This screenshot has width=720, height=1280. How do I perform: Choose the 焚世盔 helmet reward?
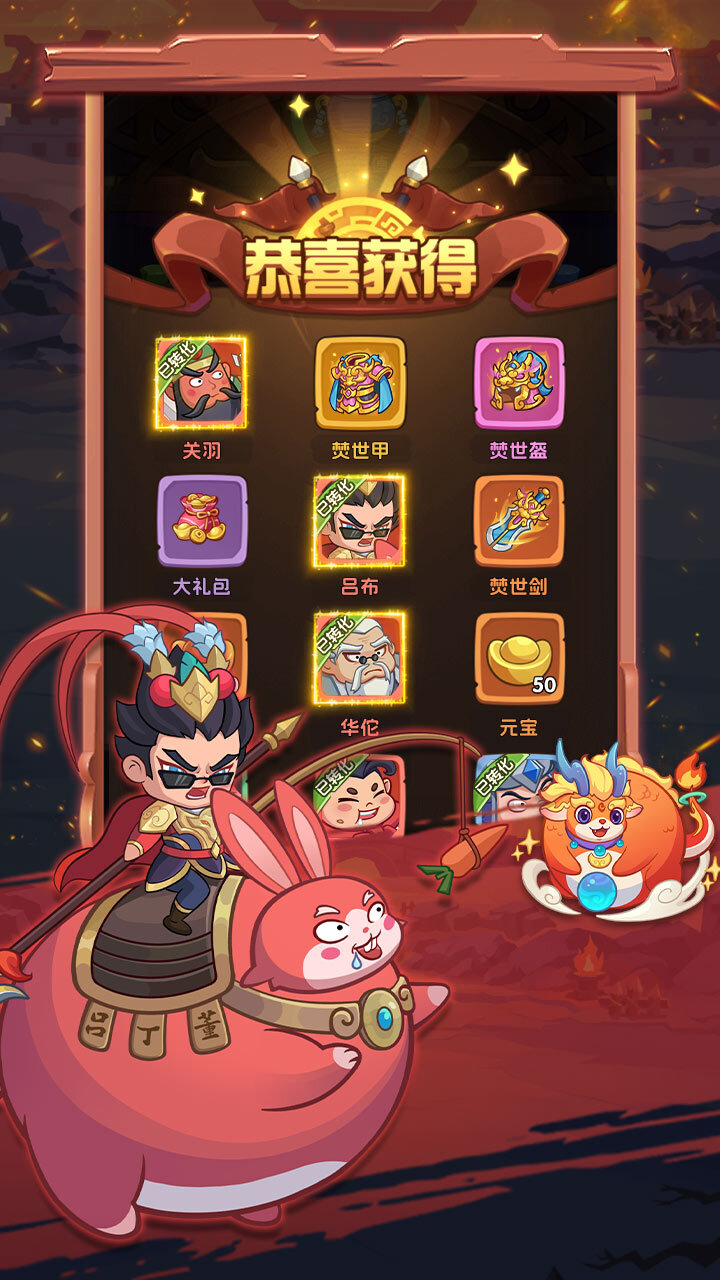(518, 383)
